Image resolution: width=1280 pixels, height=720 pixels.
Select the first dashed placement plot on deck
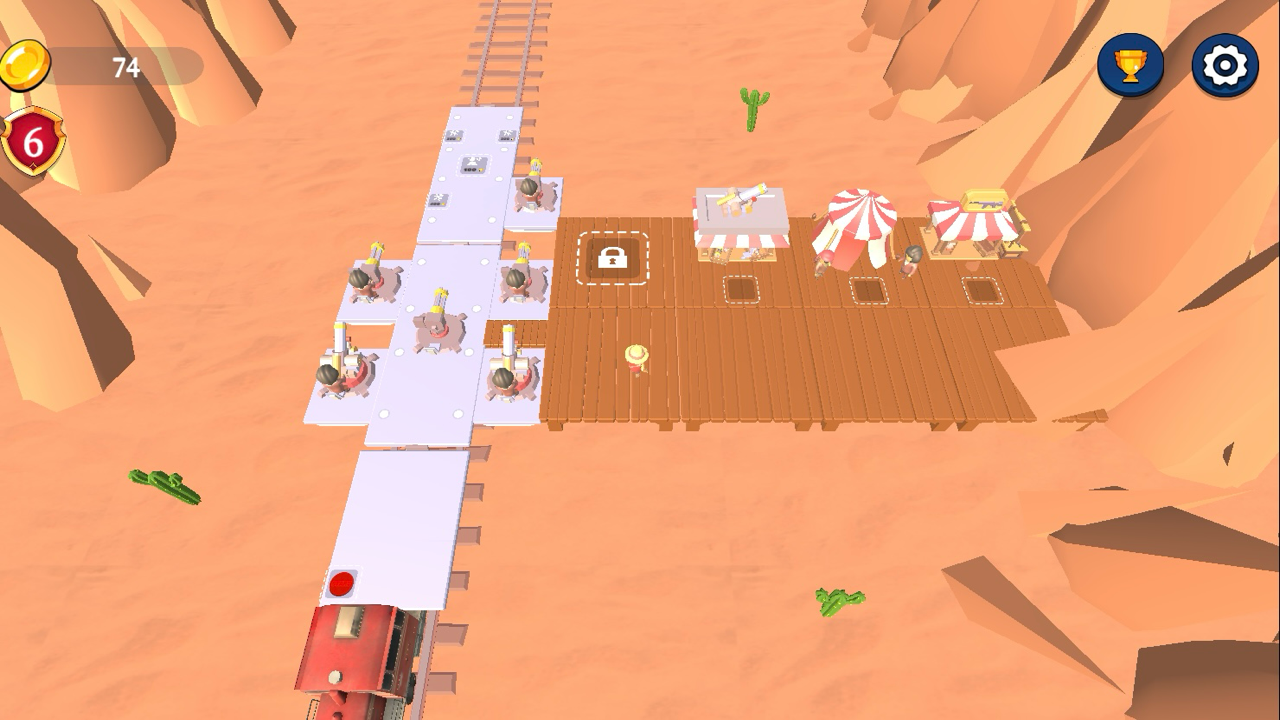pyautogui.click(x=744, y=289)
